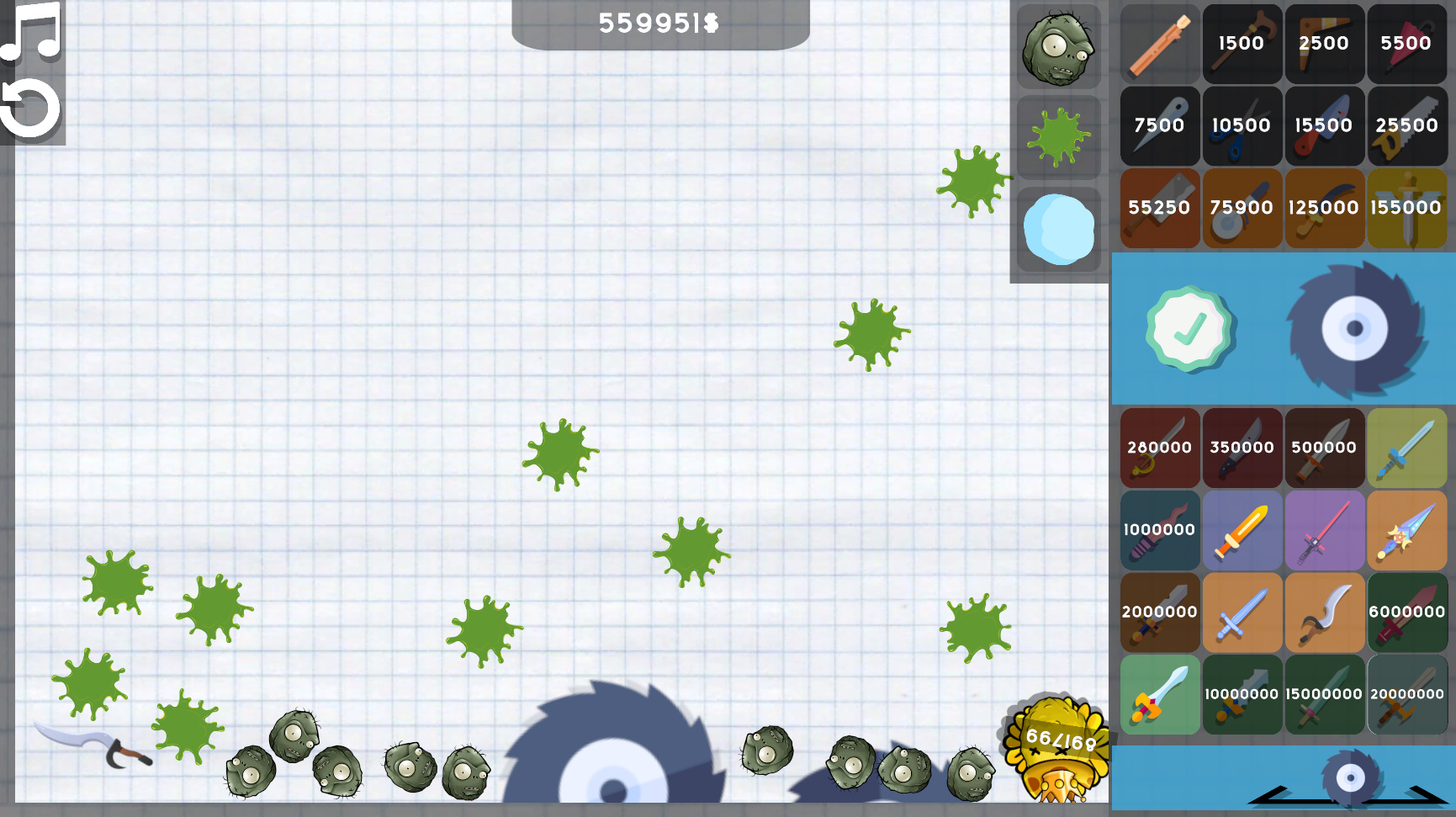
Task: Select the box cutter weapon priced 15500
Action: point(1325,125)
